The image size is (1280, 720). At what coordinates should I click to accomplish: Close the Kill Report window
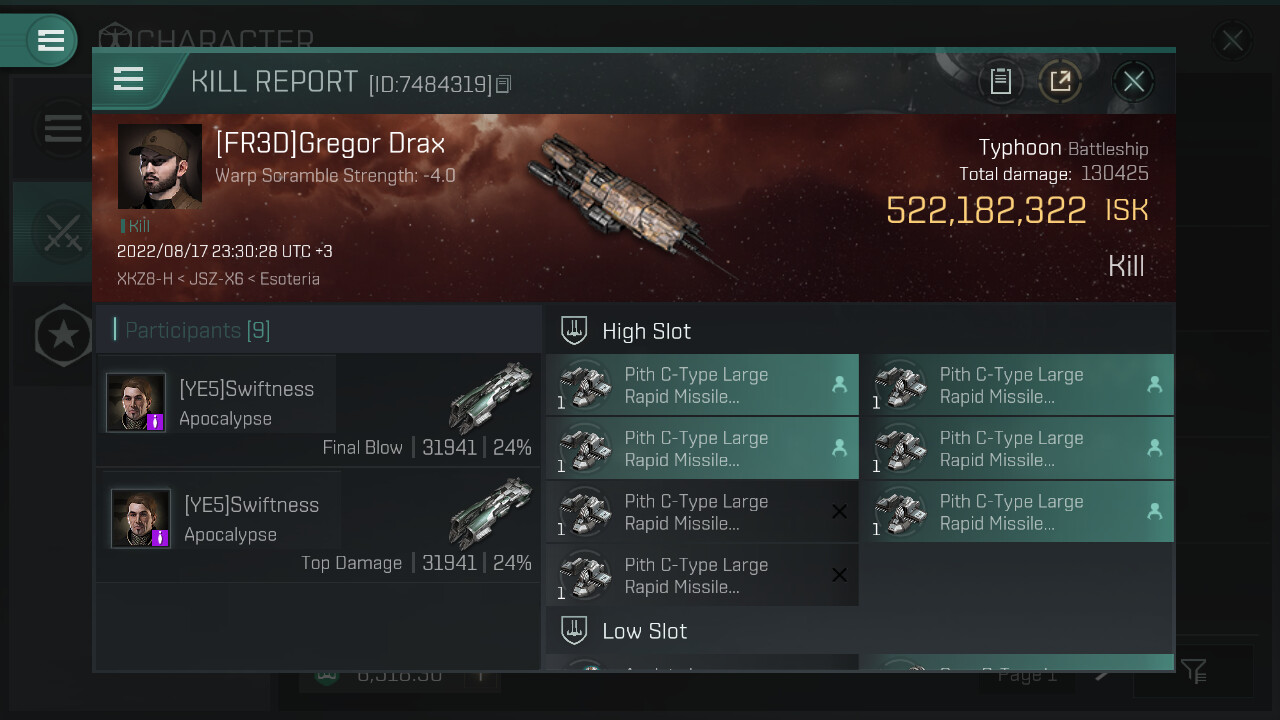tap(1133, 82)
